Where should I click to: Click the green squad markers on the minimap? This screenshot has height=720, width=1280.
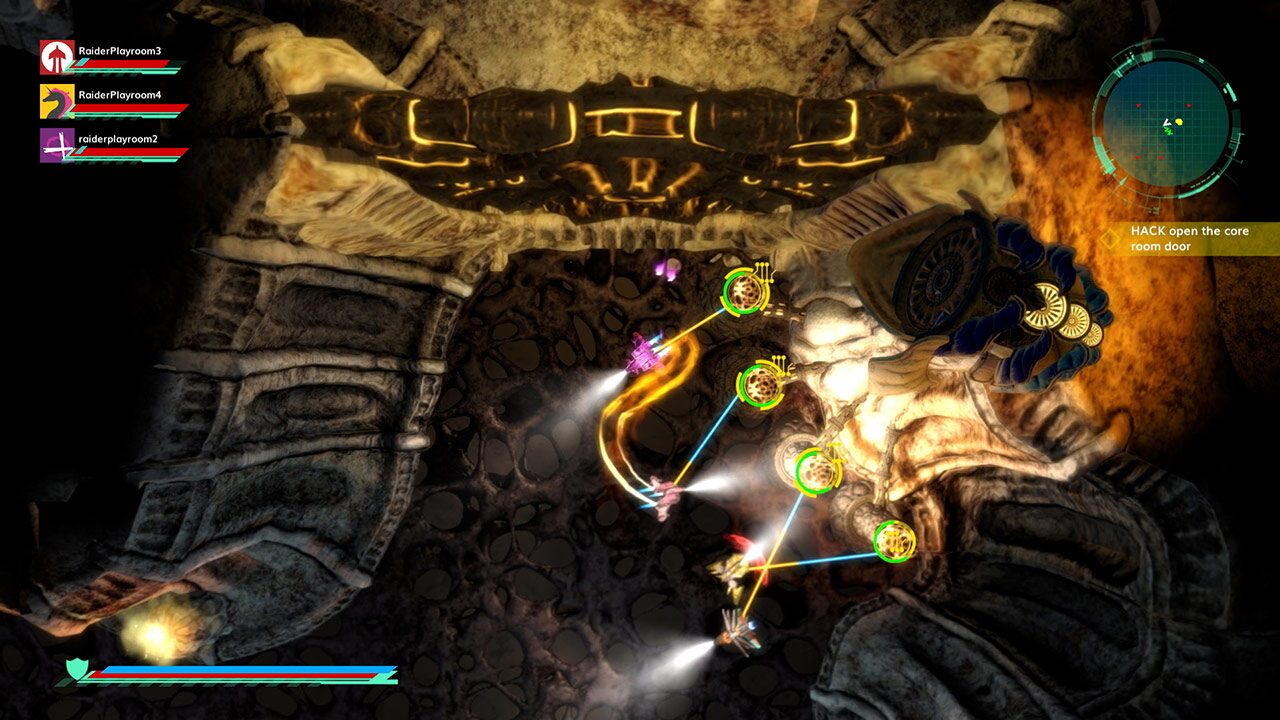click(x=1168, y=132)
